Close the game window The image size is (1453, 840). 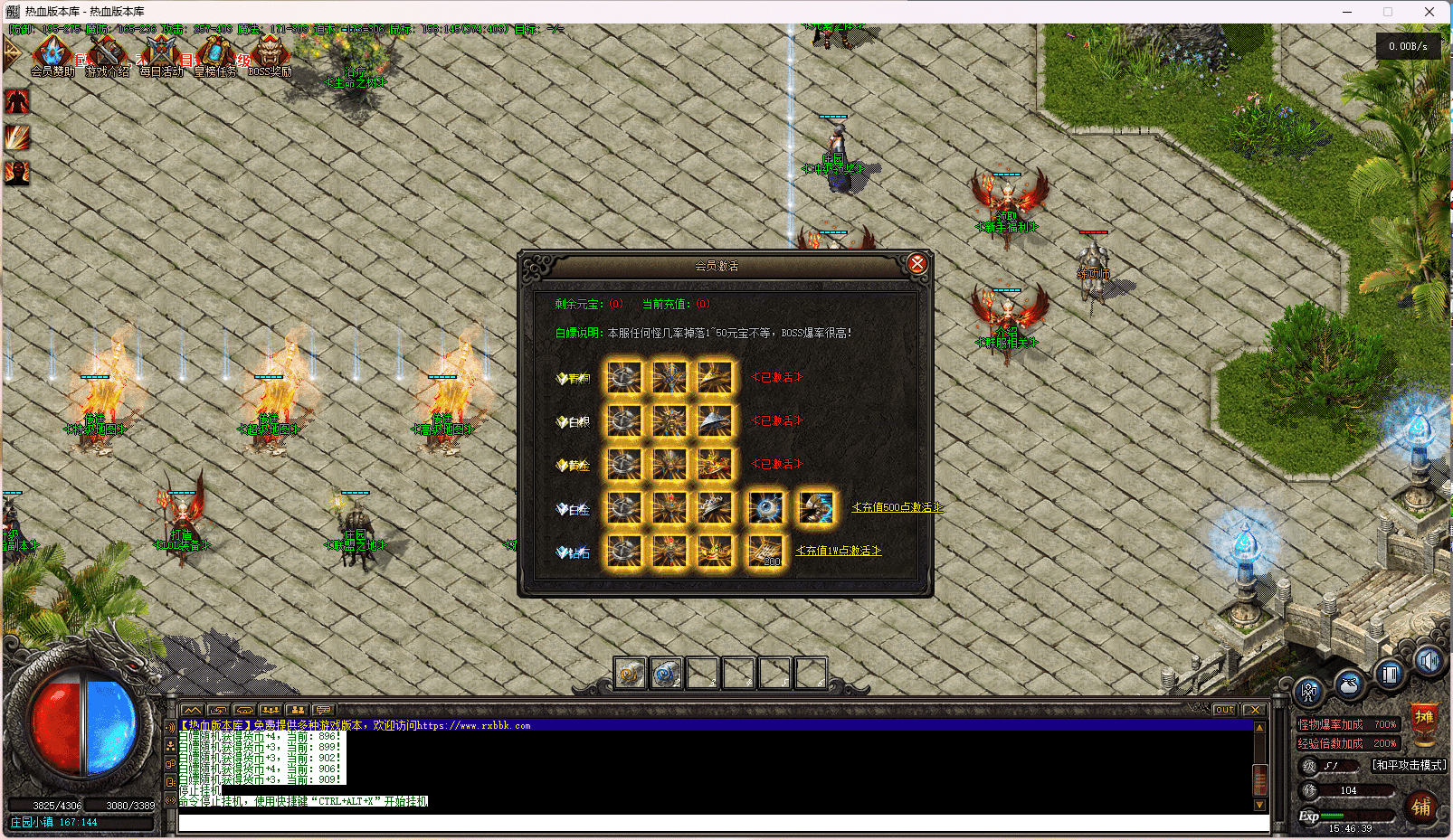point(1429,12)
